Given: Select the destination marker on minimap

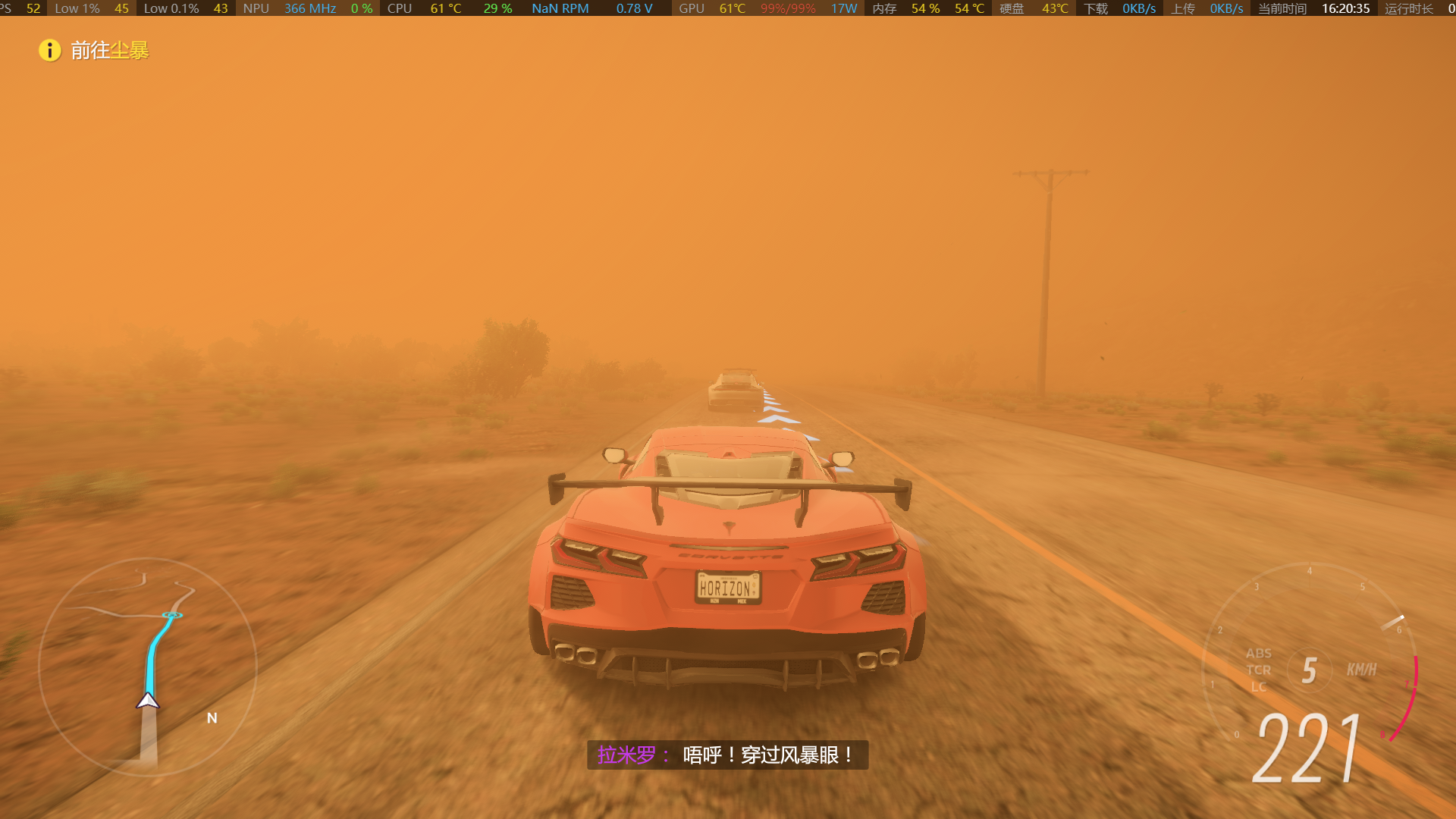Looking at the screenshot, I should (172, 615).
